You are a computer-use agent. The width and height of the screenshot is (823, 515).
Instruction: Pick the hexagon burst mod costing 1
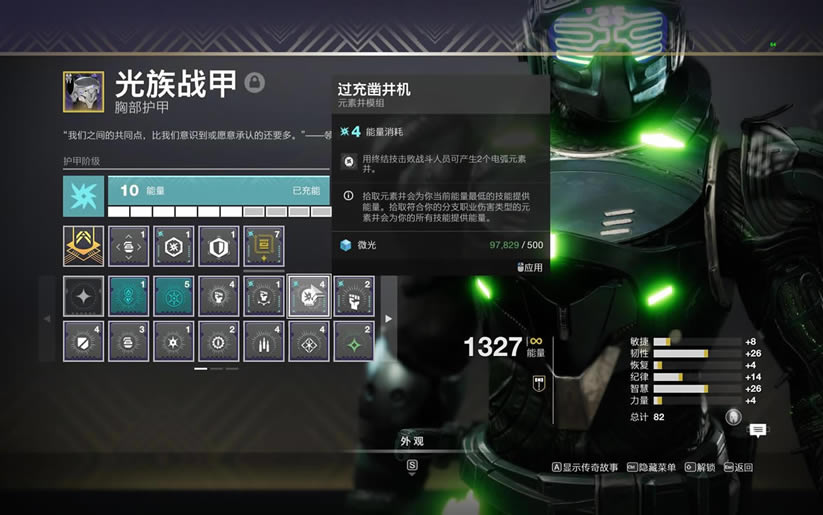tap(173, 246)
